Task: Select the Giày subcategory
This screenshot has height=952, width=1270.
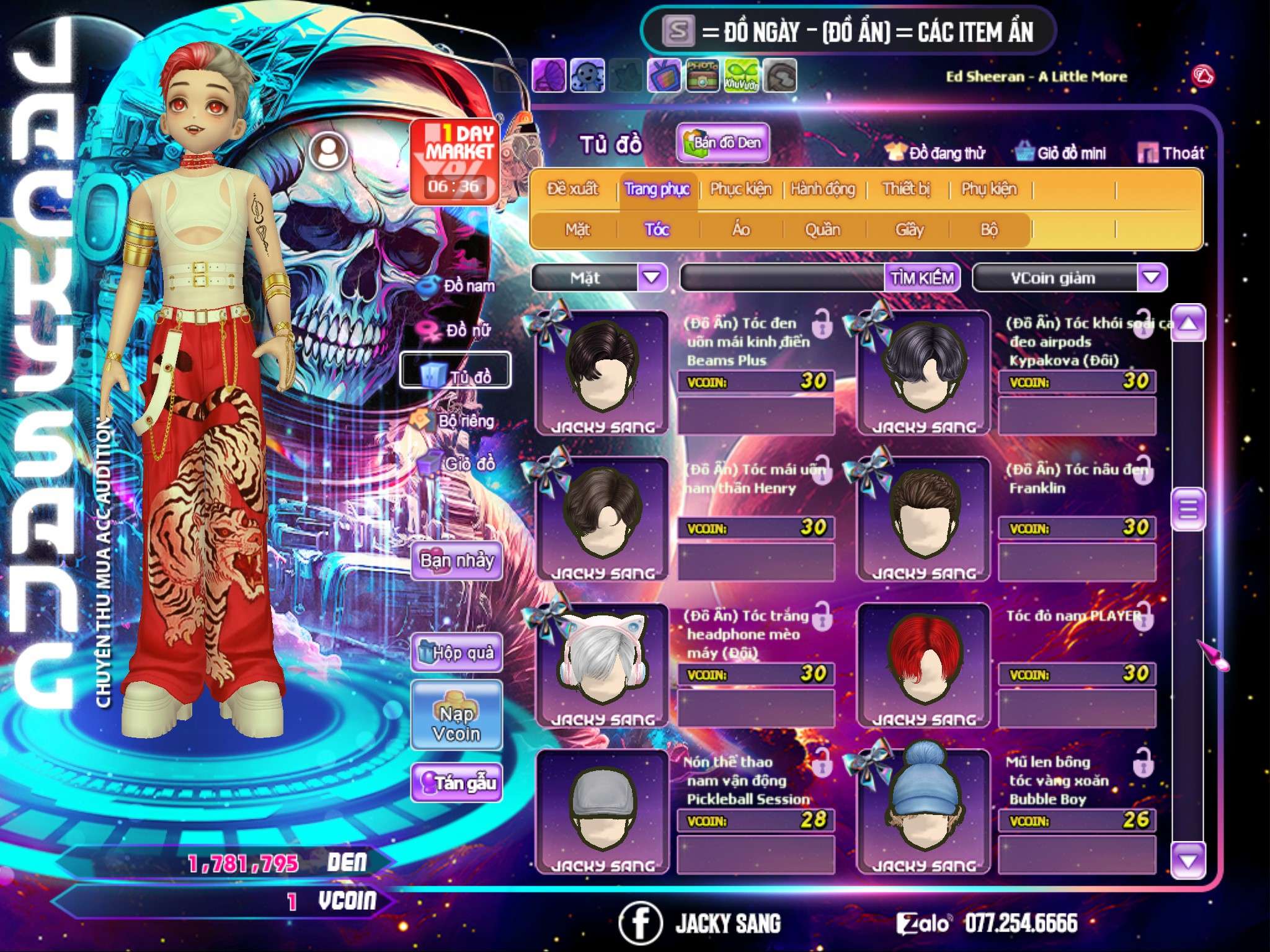Action: pyautogui.click(x=909, y=230)
